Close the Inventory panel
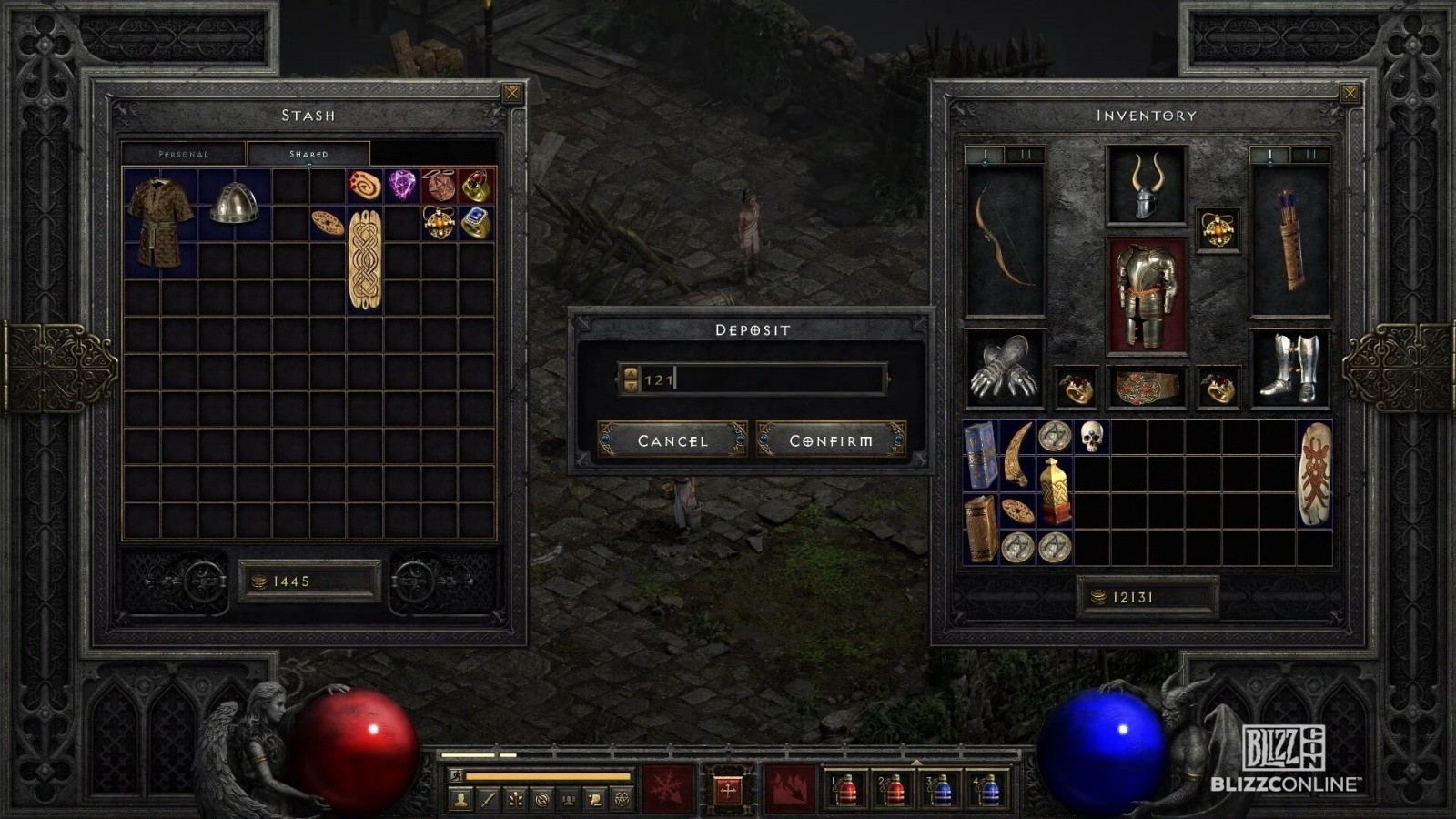The height and width of the screenshot is (819, 1456). pyautogui.click(x=1350, y=93)
